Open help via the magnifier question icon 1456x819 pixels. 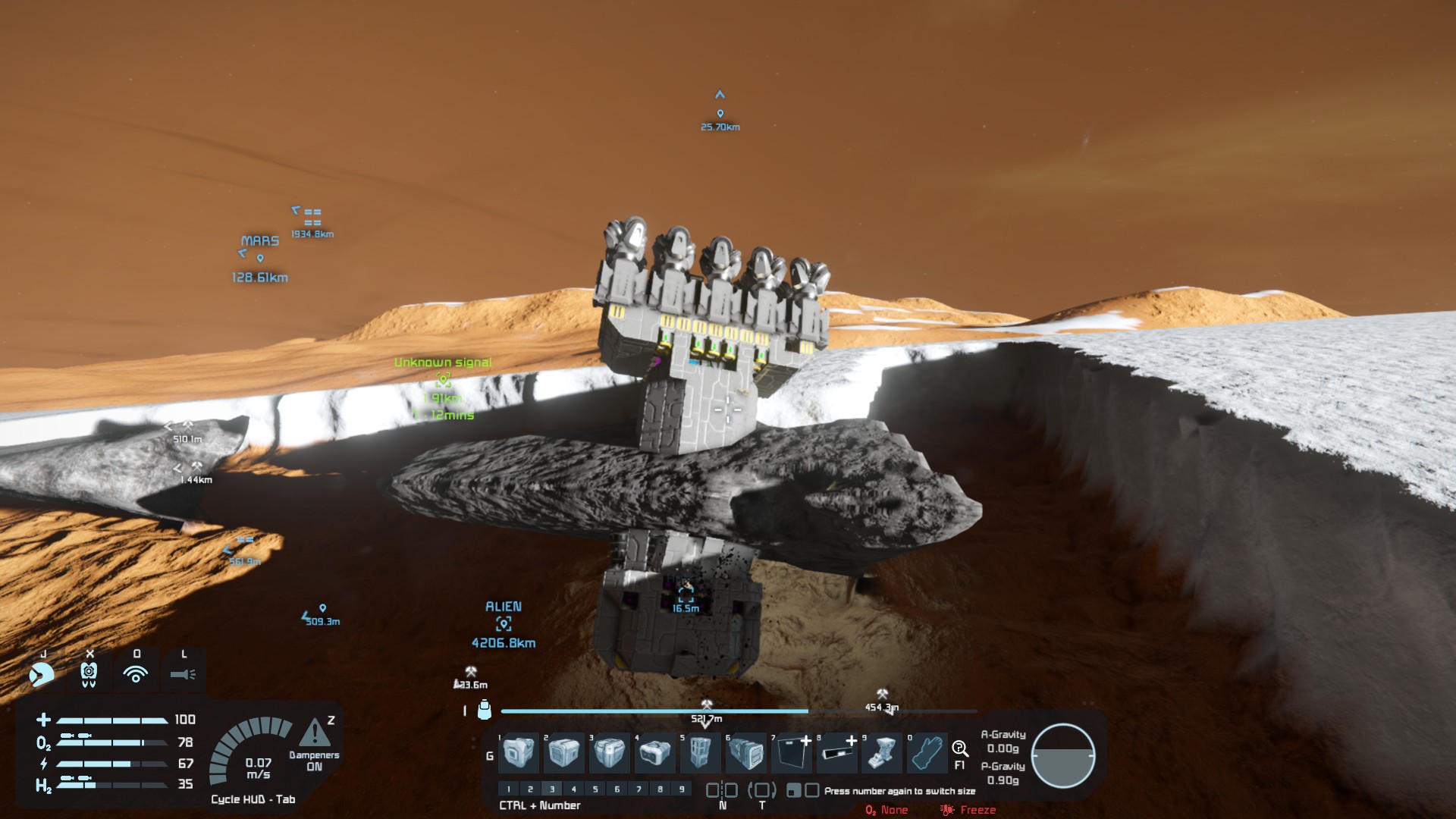[x=959, y=749]
